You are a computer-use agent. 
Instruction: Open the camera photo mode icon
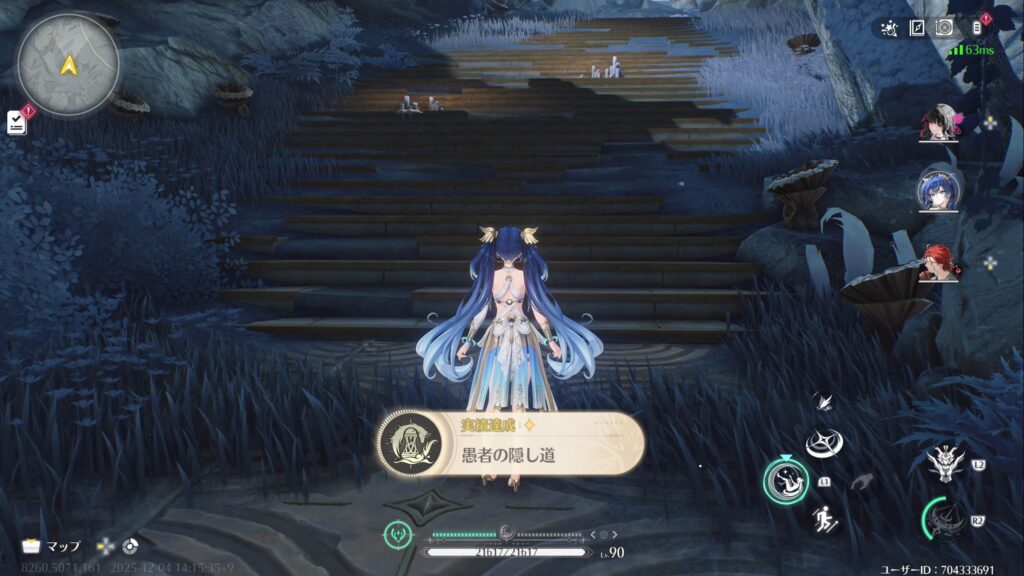pos(944,28)
